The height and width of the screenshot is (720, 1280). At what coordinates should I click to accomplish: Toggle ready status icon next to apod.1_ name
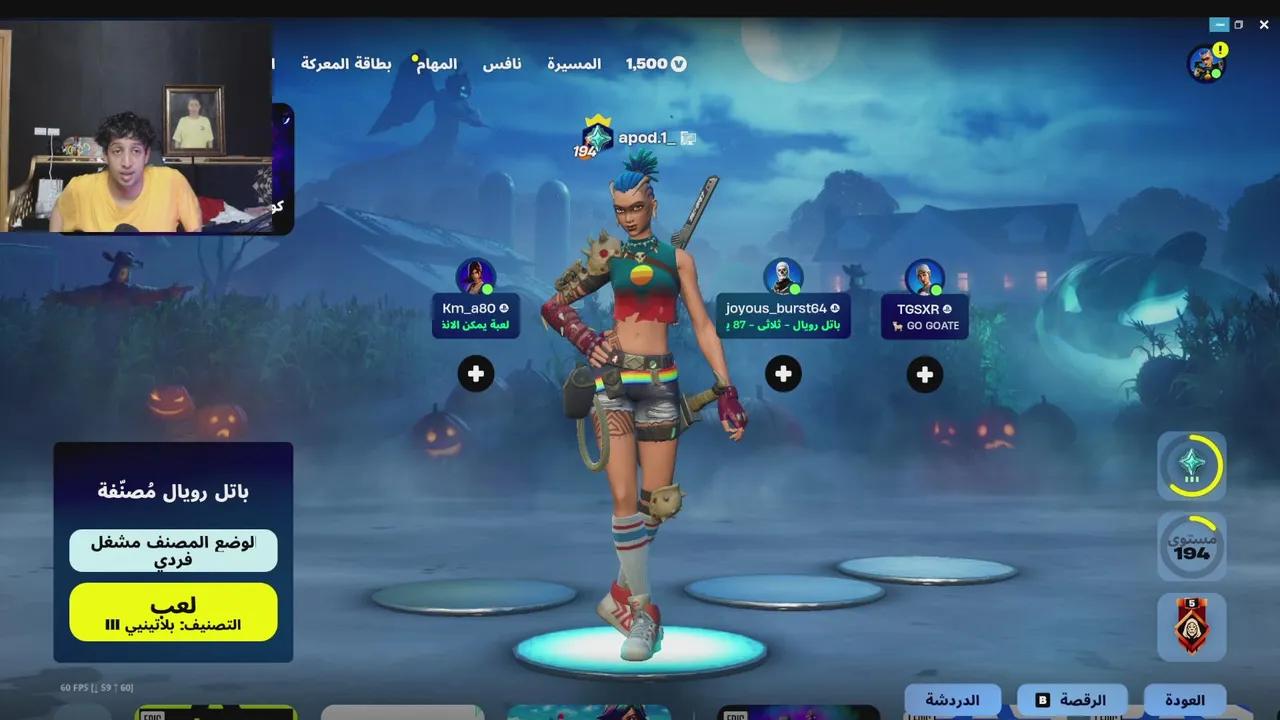pyautogui.click(x=687, y=138)
